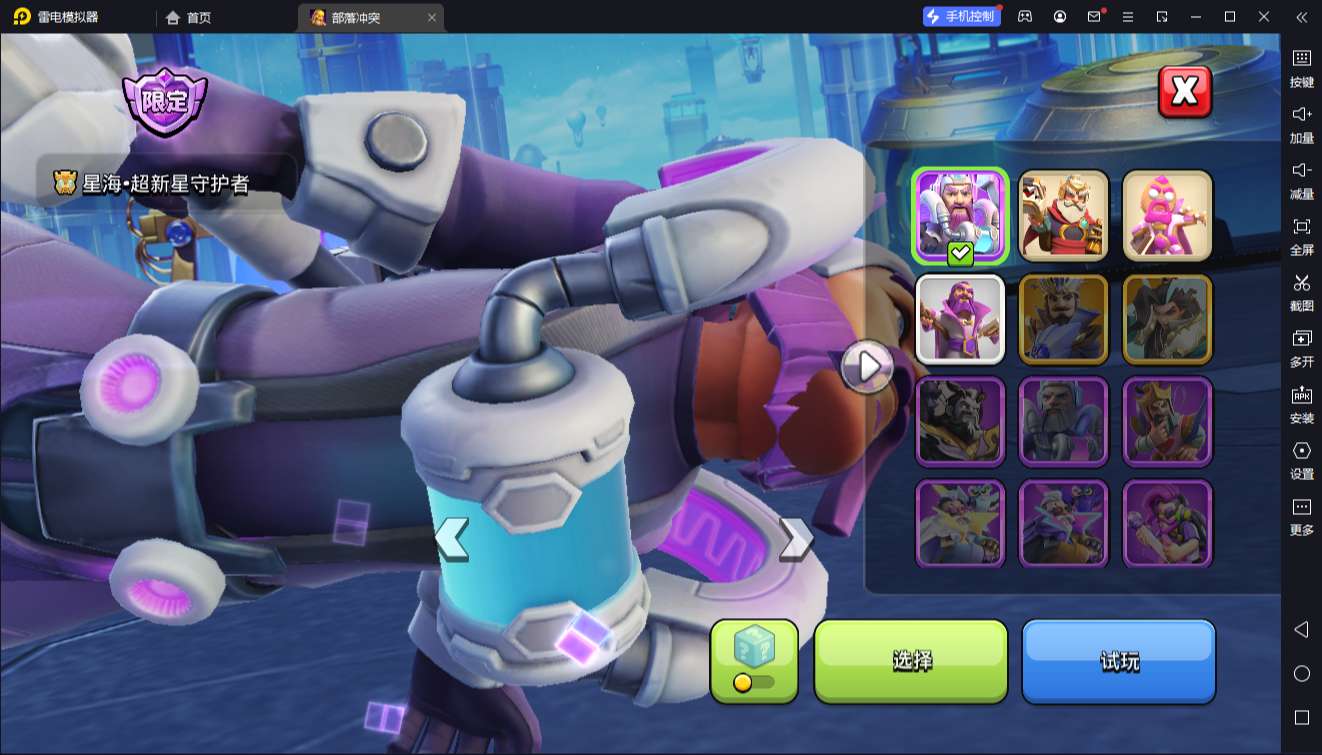Image resolution: width=1322 pixels, height=755 pixels.
Task: Switch to the 首页 home tab
Action: (189, 17)
